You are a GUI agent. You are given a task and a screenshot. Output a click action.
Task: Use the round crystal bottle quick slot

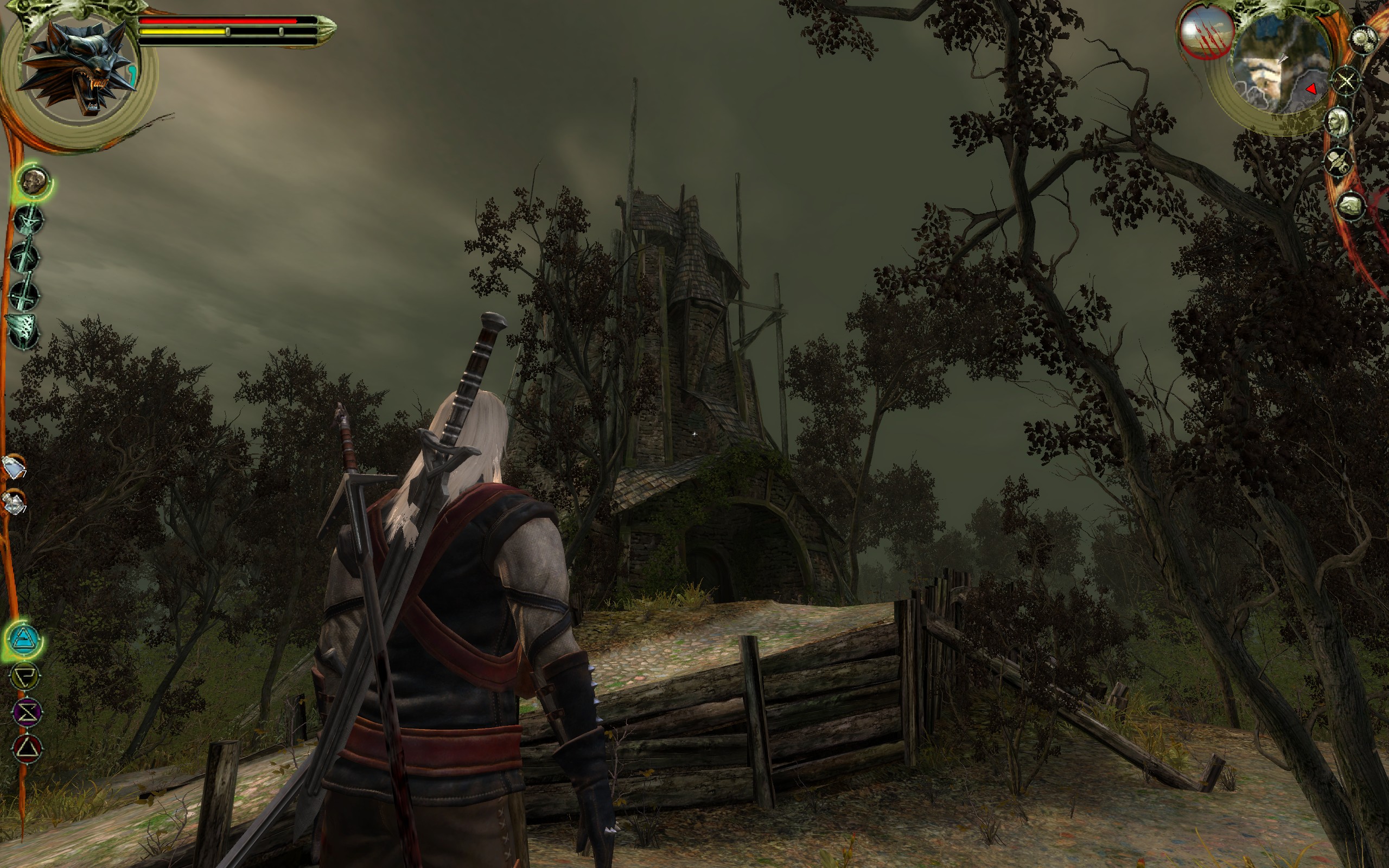pyautogui.click(x=14, y=502)
